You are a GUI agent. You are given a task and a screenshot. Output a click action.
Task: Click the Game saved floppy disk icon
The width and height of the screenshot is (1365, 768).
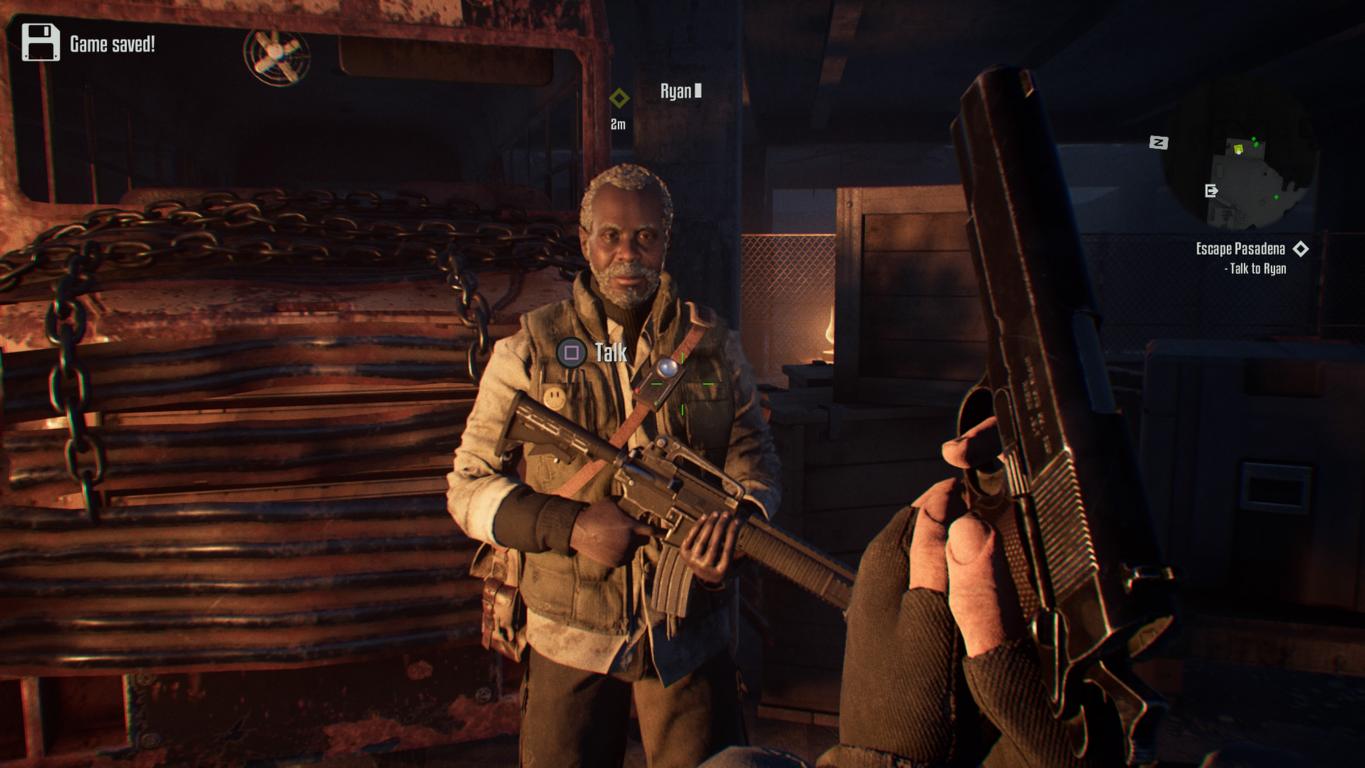coord(41,43)
